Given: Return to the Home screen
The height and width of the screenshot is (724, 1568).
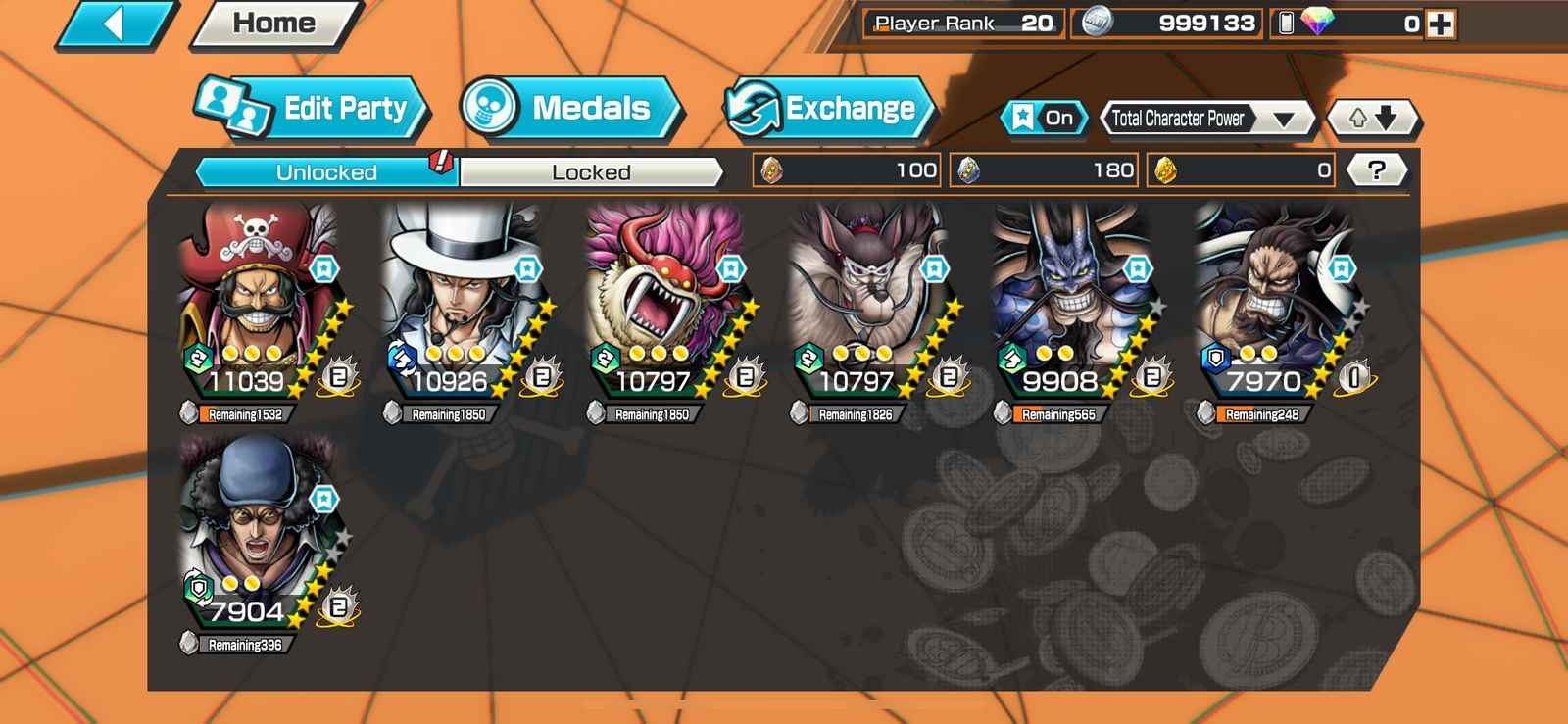Looking at the screenshot, I should tap(275, 24).
